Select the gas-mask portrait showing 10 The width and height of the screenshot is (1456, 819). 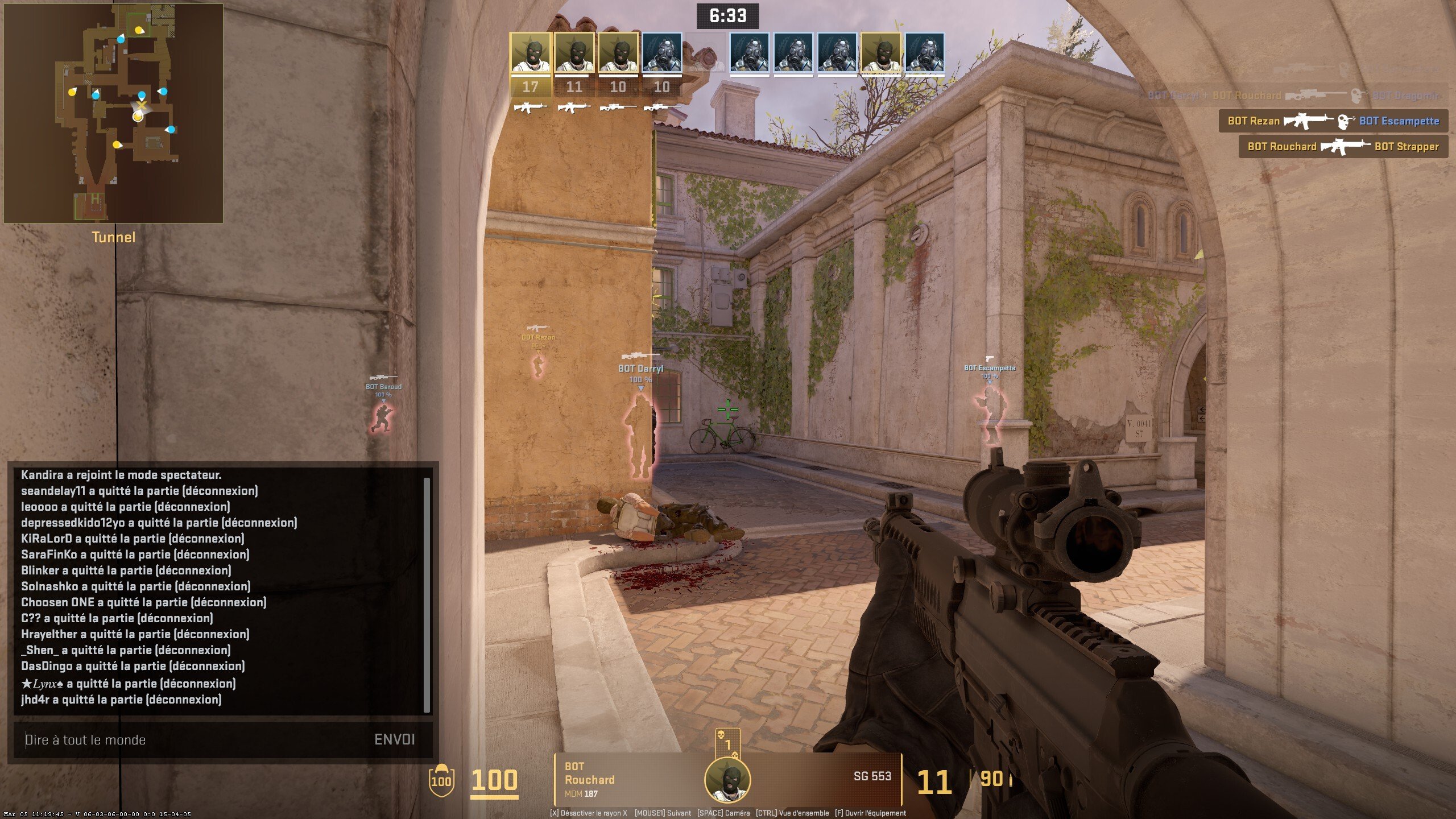[661, 53]
